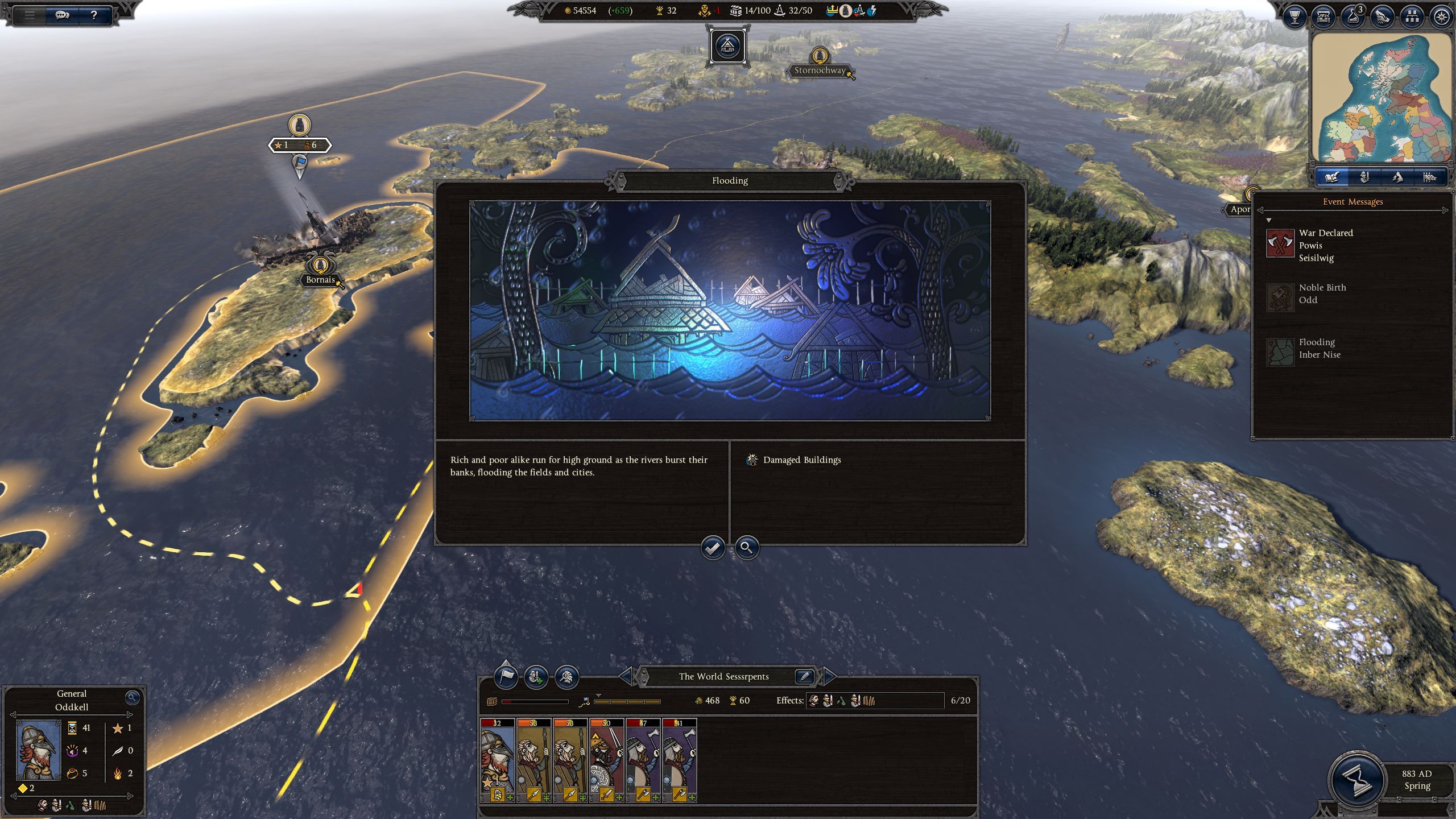The height and width of the screenshot is (819, 1456).
Task: Open the handshake diplomacy panel
Action: [1383, 17]
